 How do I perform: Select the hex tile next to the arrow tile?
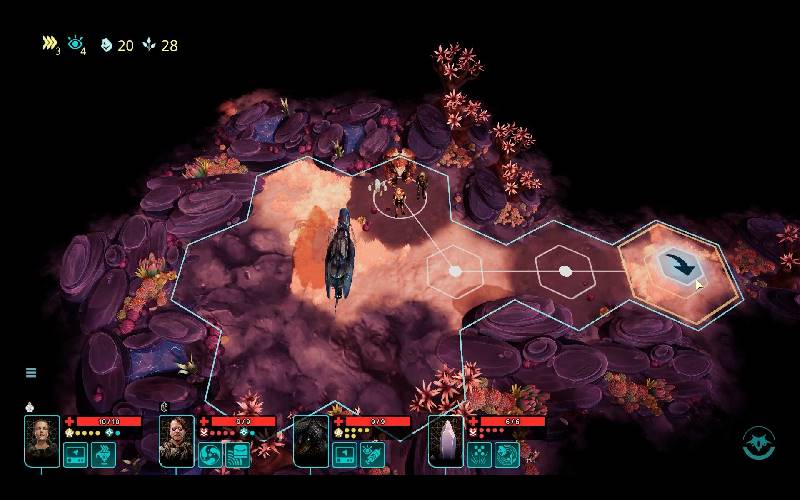(565, 271)
